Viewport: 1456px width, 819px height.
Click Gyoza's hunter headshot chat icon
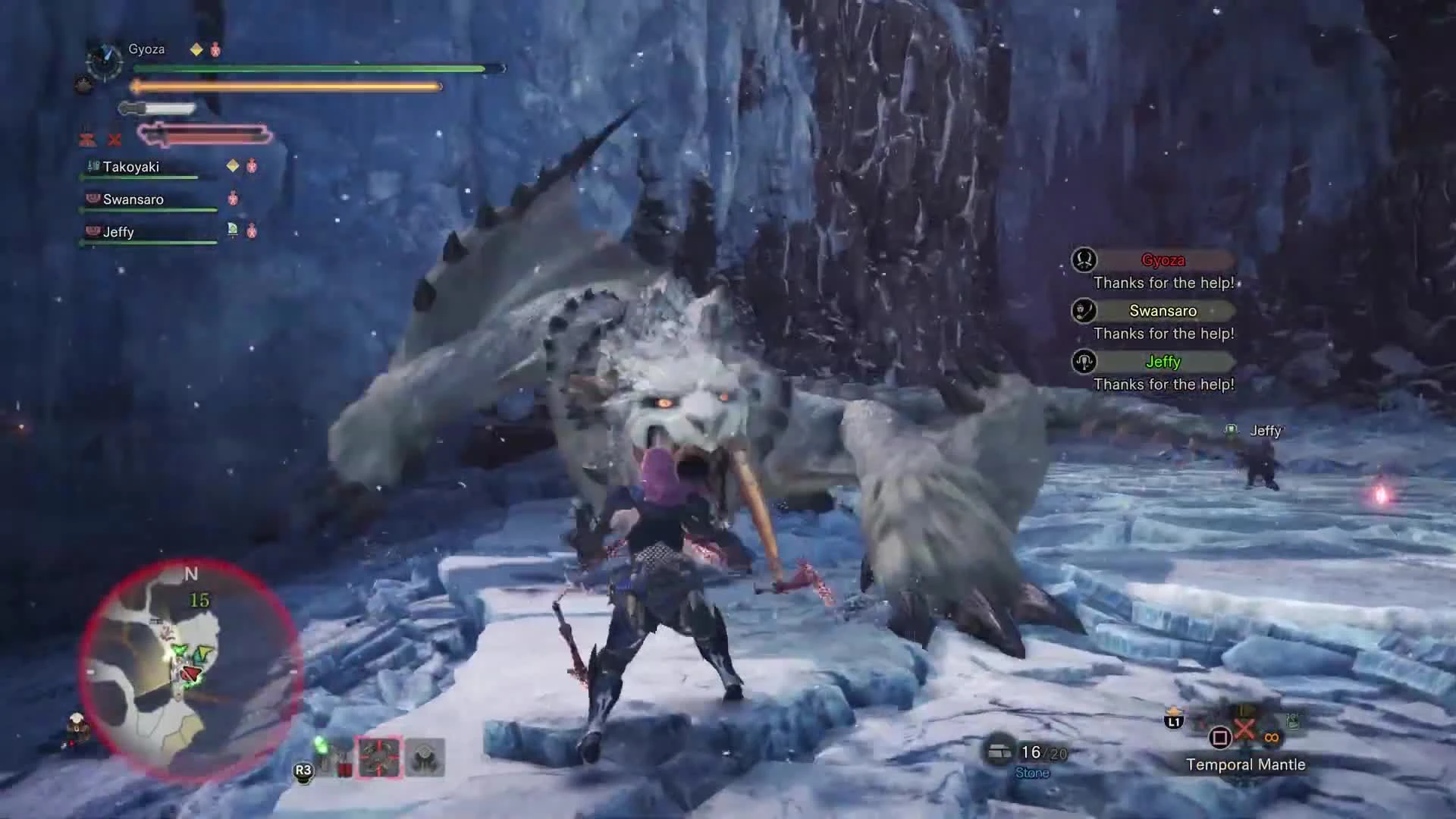[x=1083, y=260]
